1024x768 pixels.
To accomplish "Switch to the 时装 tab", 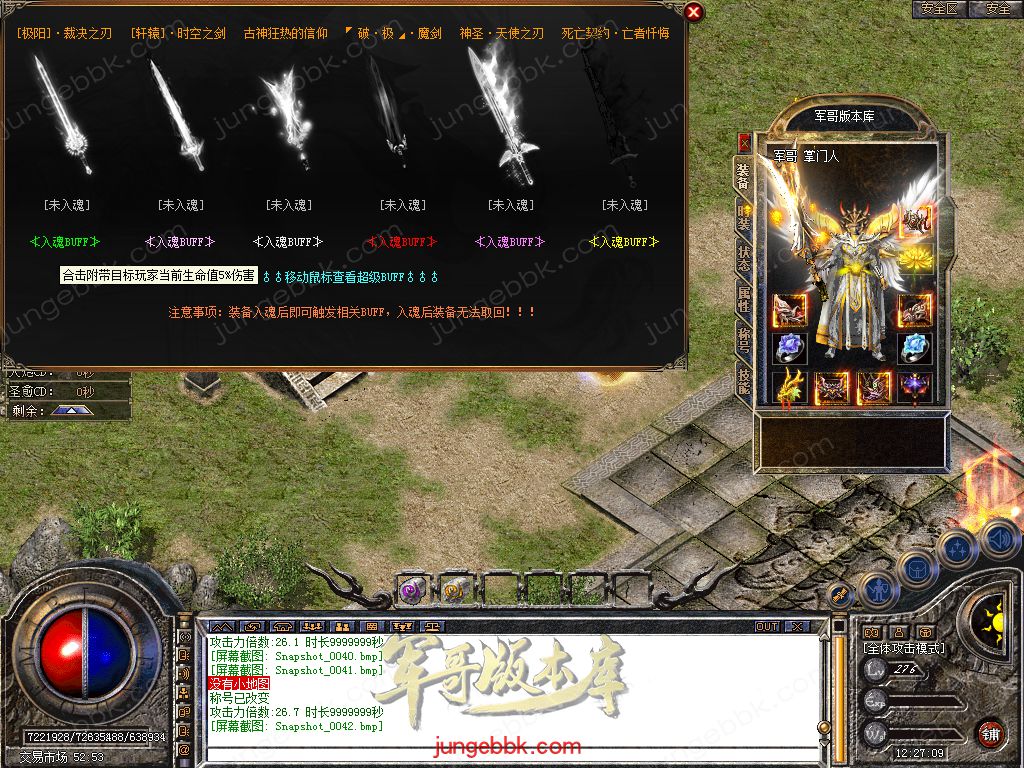I will [743, 214].
